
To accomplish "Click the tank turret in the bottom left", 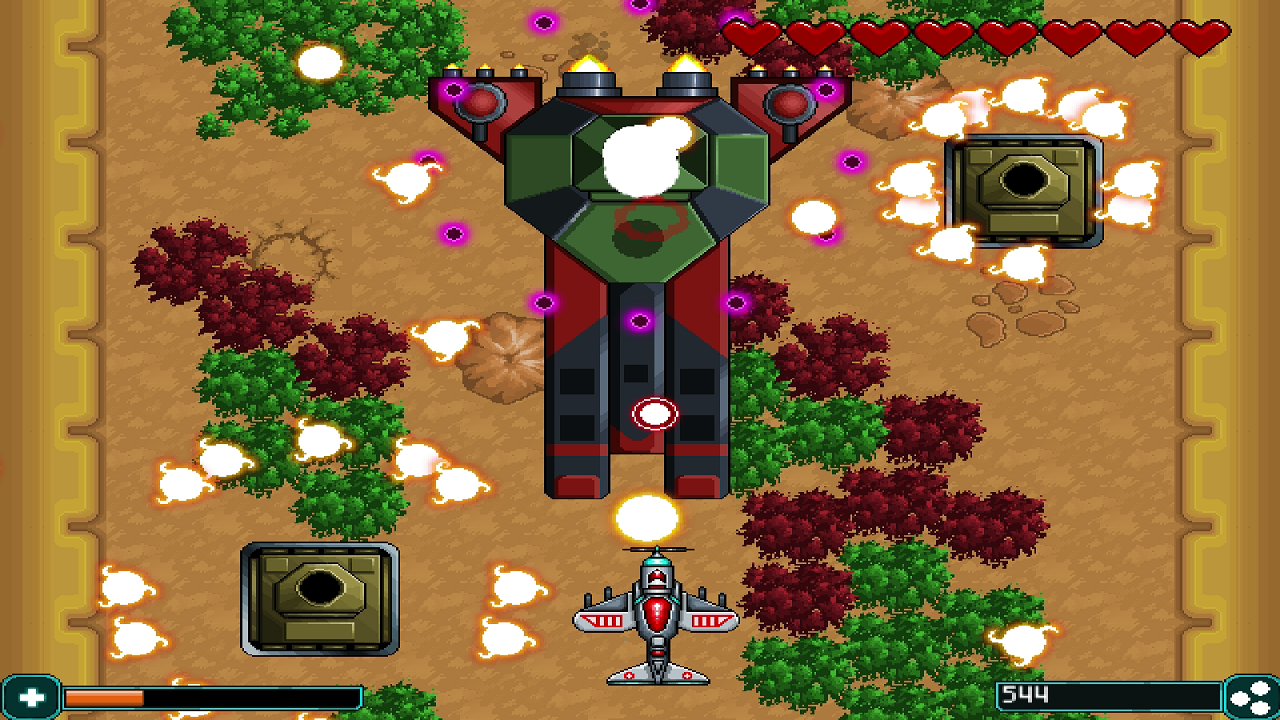I will click(319, 599).
